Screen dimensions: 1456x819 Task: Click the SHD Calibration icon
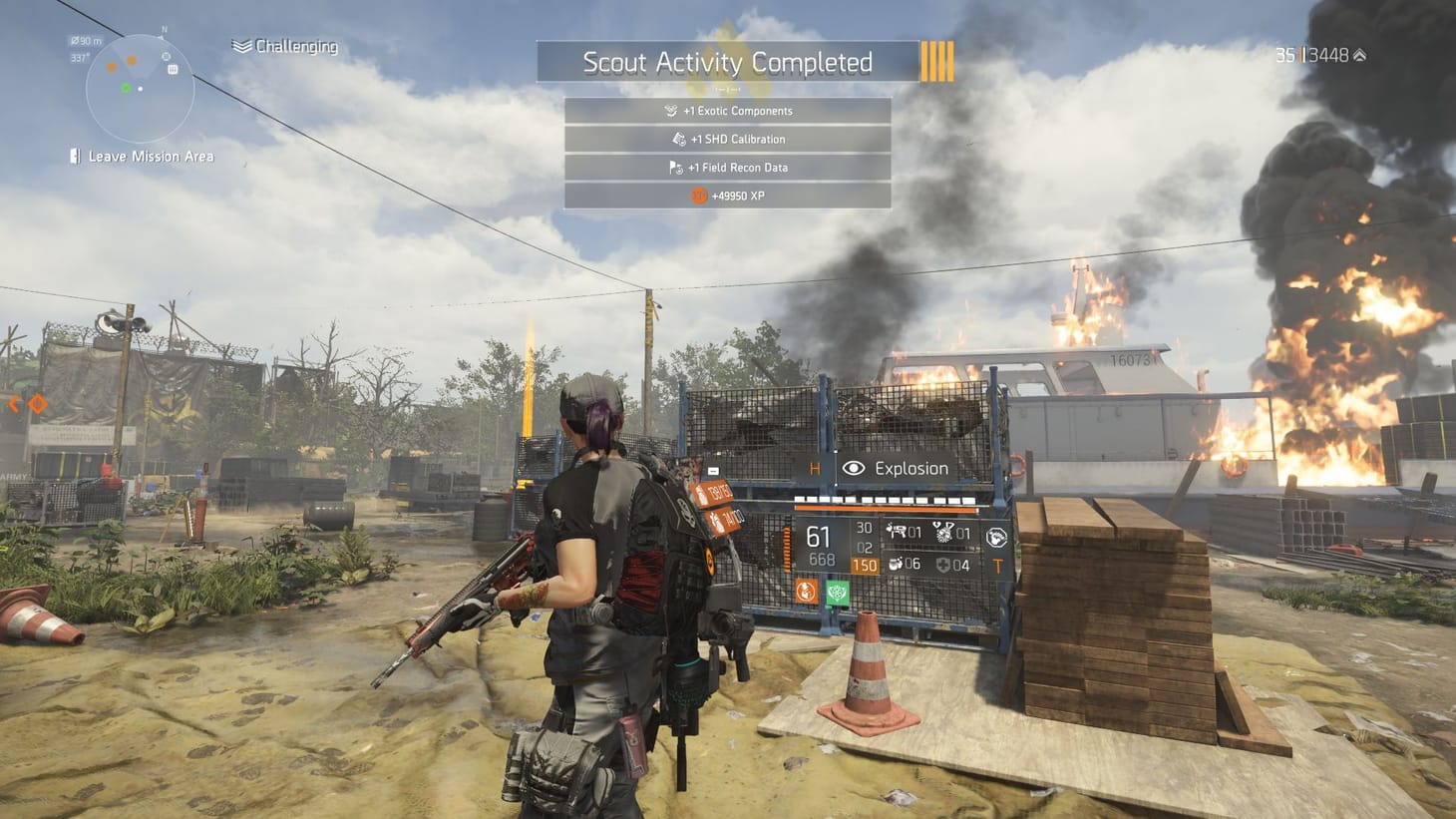(681, 139)
